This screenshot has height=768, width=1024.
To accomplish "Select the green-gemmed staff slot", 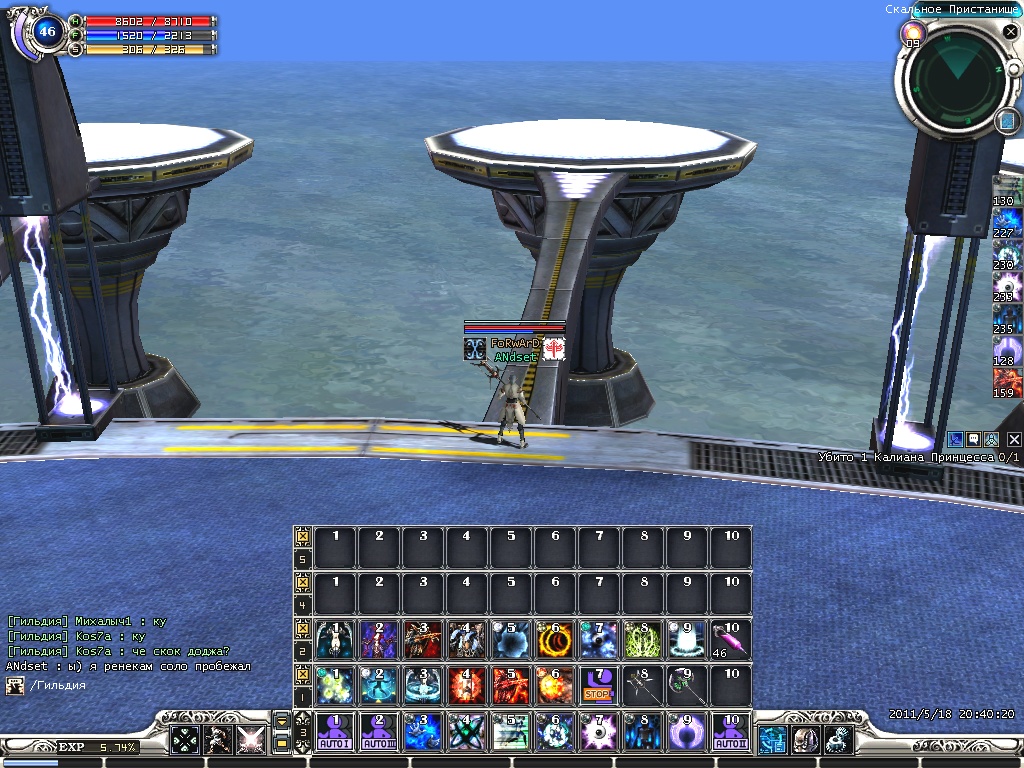I will [x=686, y=685].
